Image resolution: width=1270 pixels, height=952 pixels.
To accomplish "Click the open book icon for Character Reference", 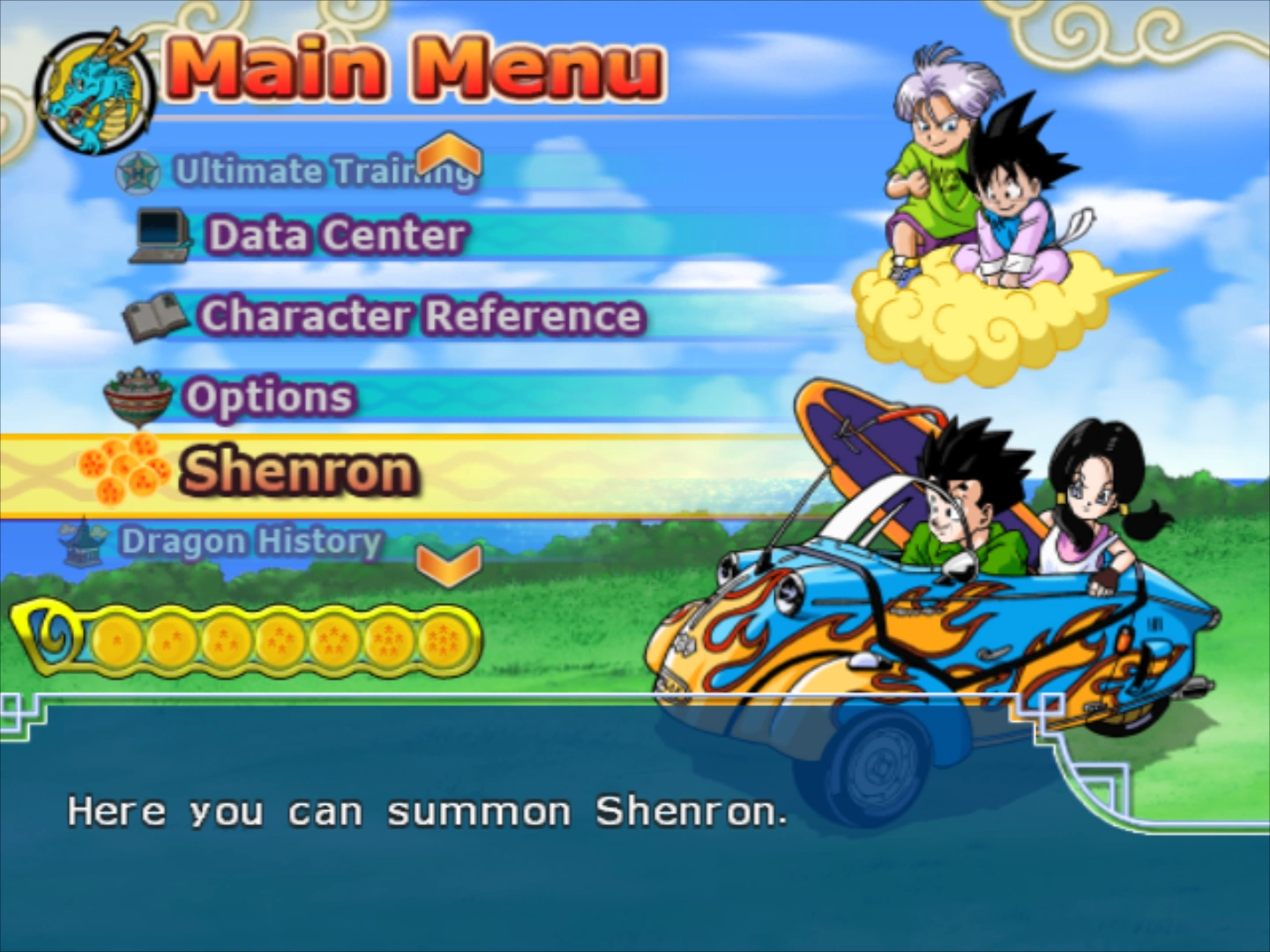I will [x=157, y=317].
